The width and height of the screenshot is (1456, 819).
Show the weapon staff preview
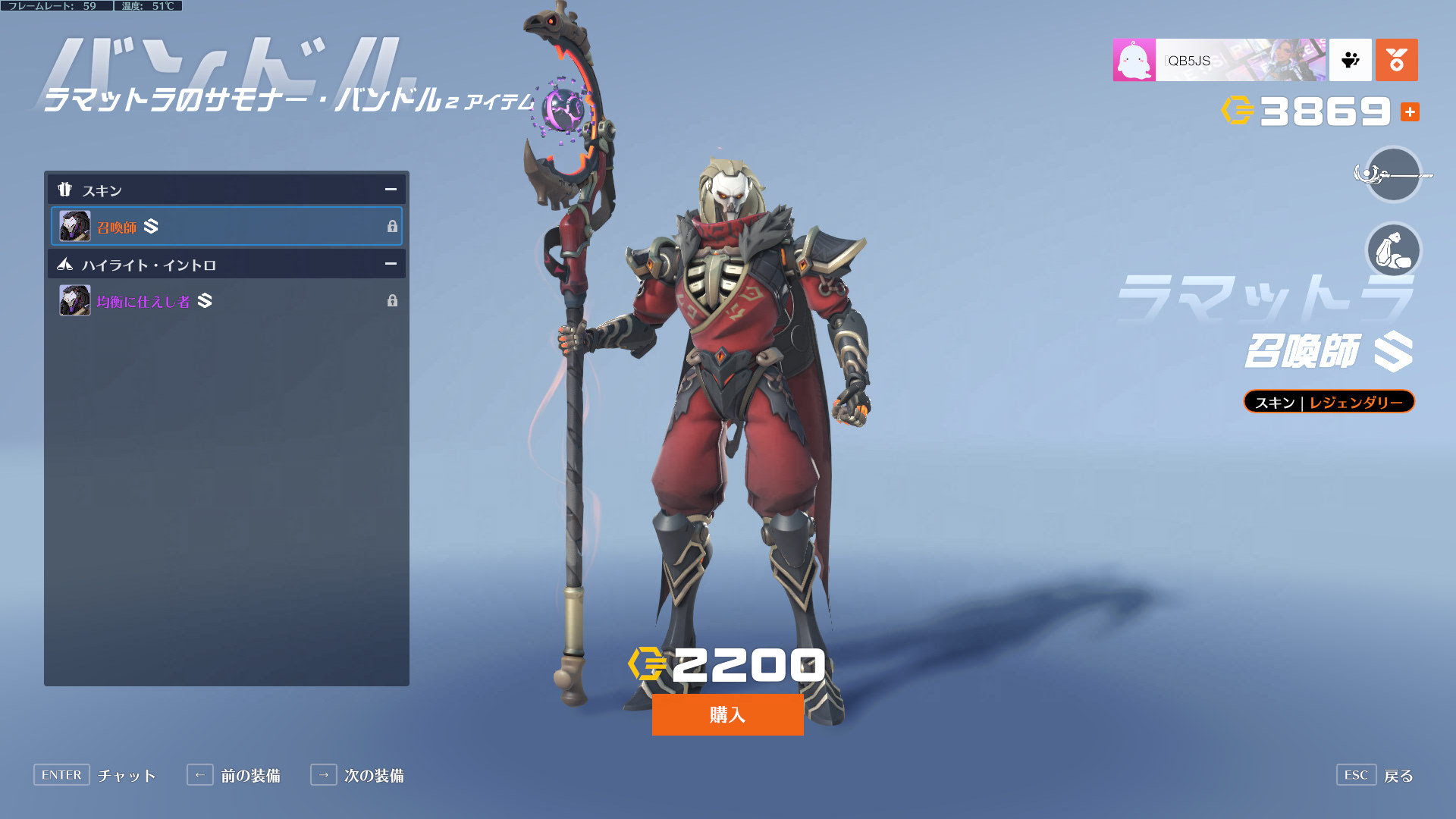tap(1393, 175)
